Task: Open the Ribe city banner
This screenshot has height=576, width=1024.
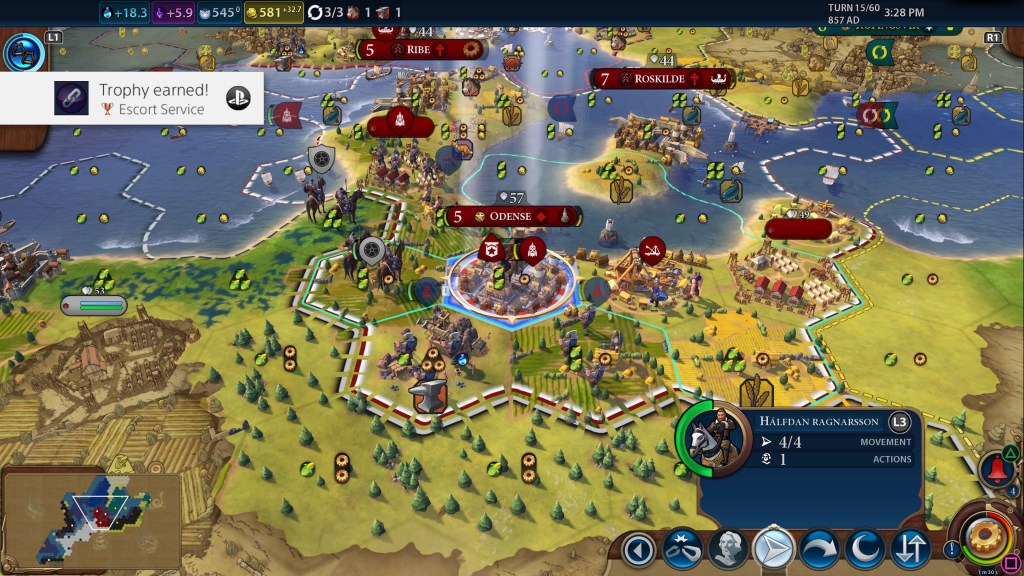Action: point(420,48)
